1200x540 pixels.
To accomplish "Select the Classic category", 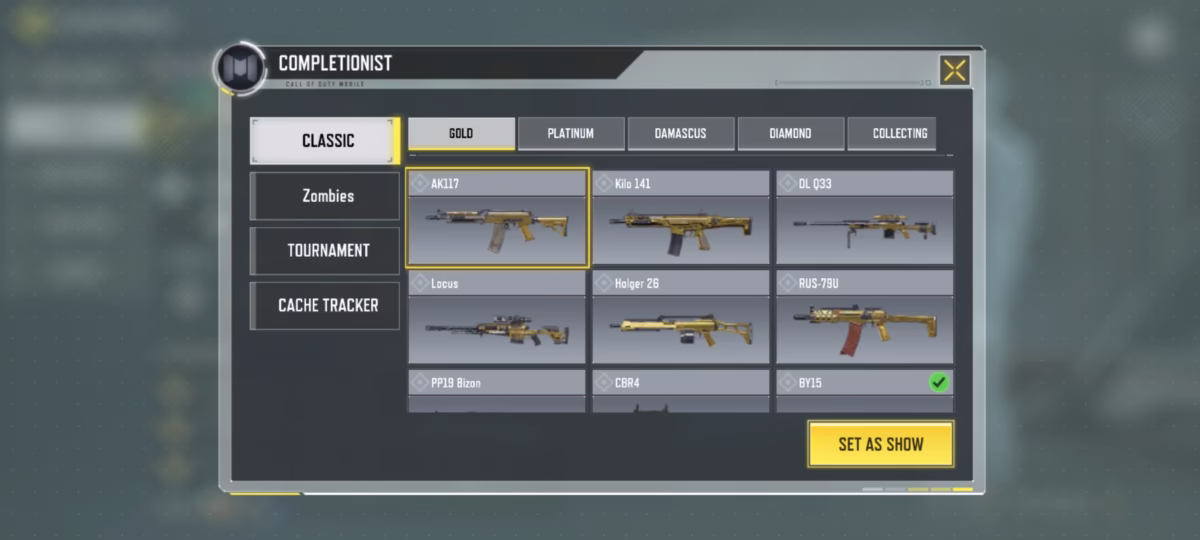I will [x=326, y=141].
